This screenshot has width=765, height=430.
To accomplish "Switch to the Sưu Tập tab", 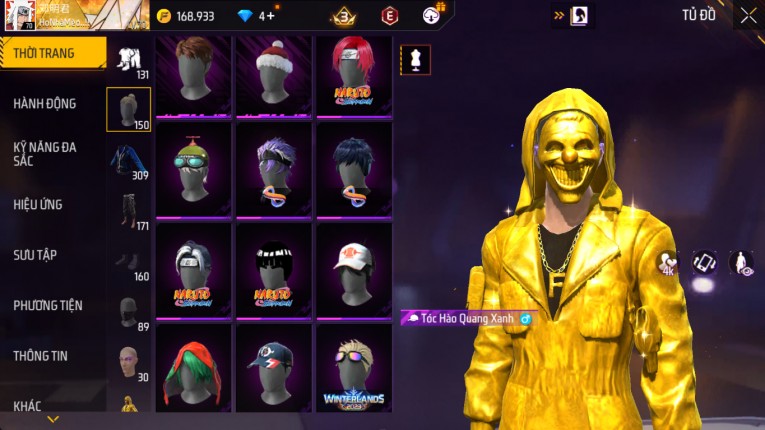I will click(35, 255).
